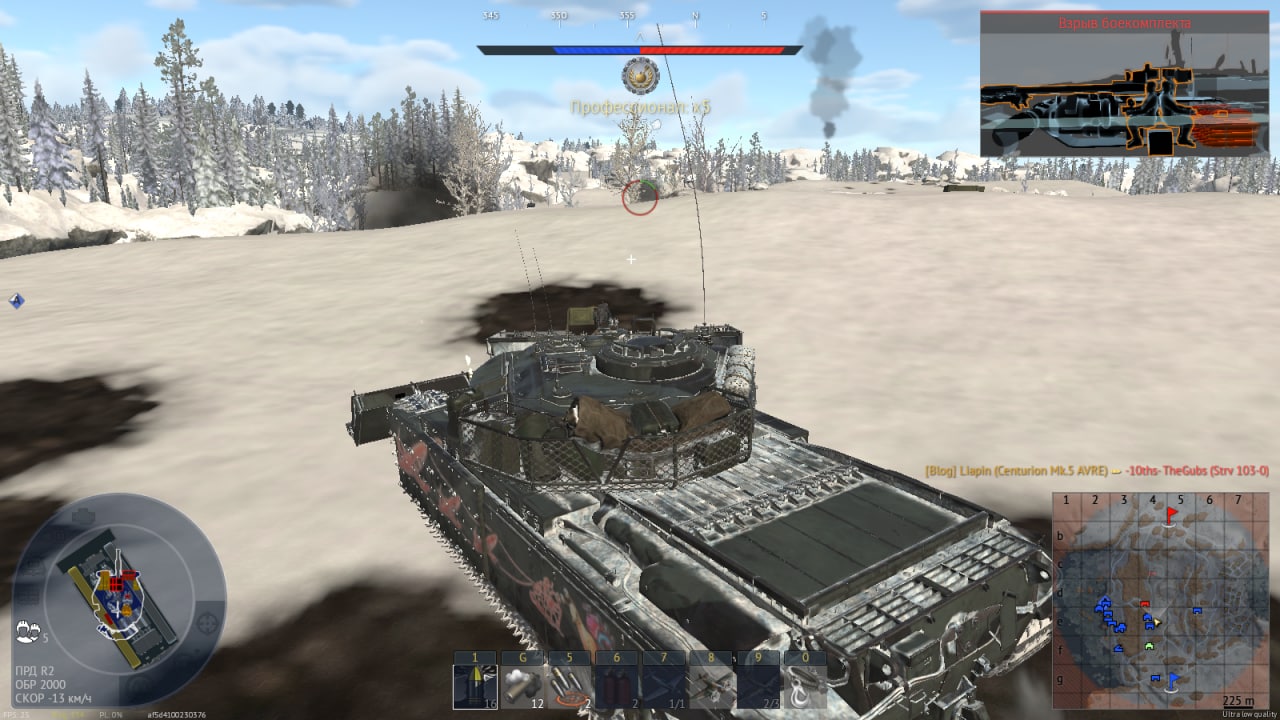Click the Liapin kill feed entry
Viewport: 1280px width, 720px height.
1095,471
